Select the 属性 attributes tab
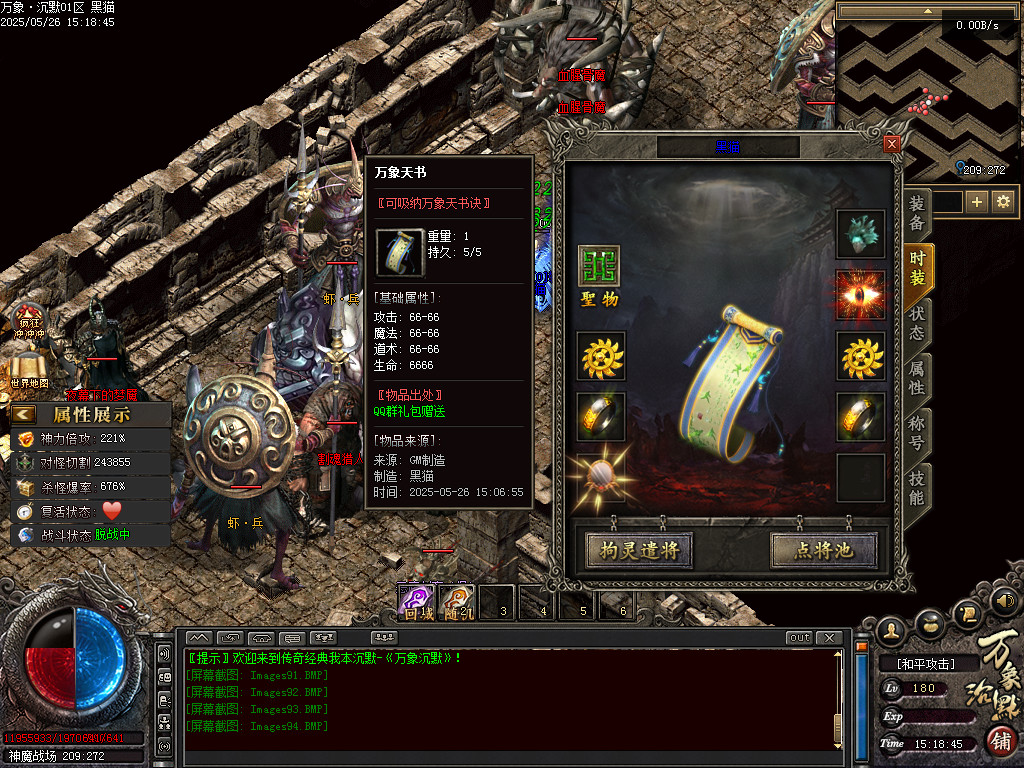 pos(917,377)
